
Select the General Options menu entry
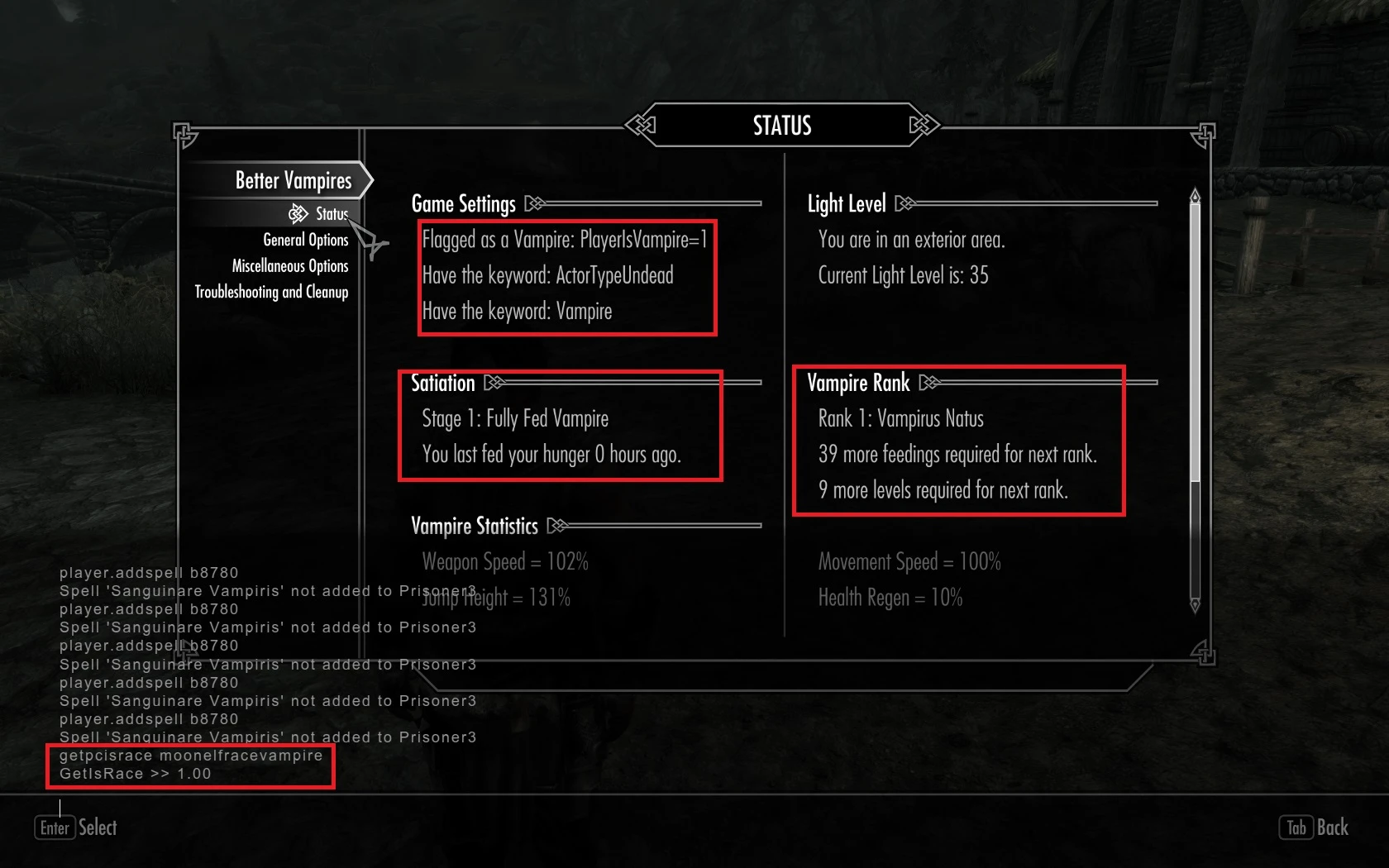[x=306, y=240]
